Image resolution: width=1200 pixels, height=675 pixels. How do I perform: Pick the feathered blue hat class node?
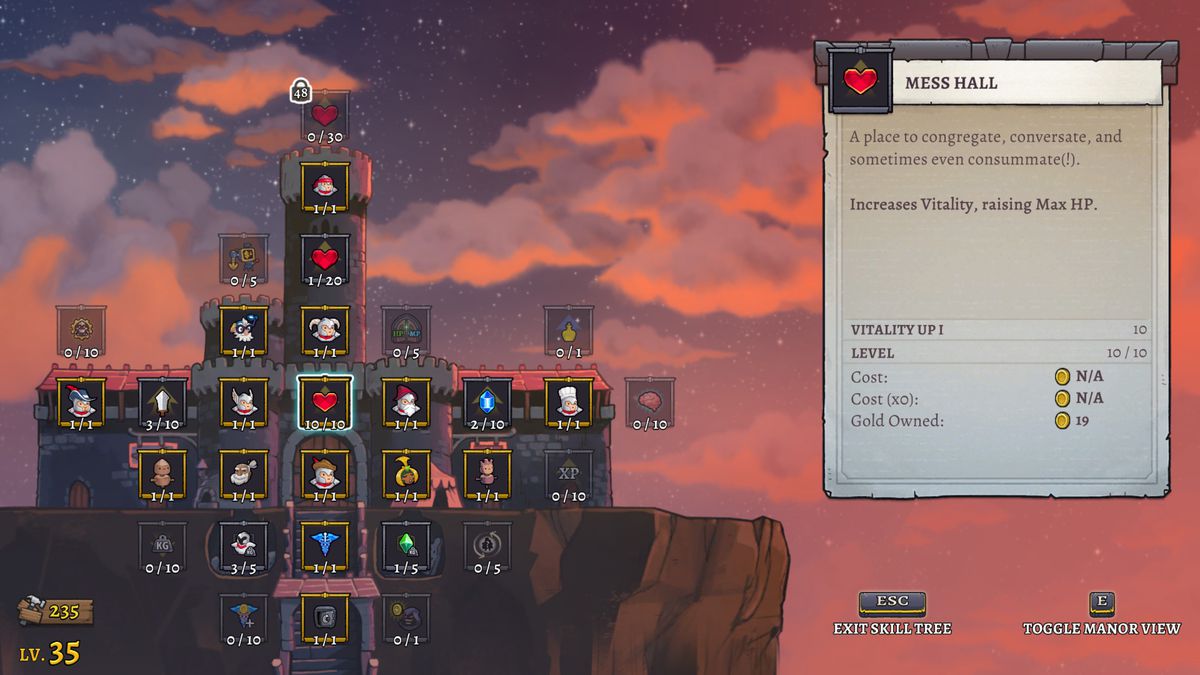click(x=81, y=402)
